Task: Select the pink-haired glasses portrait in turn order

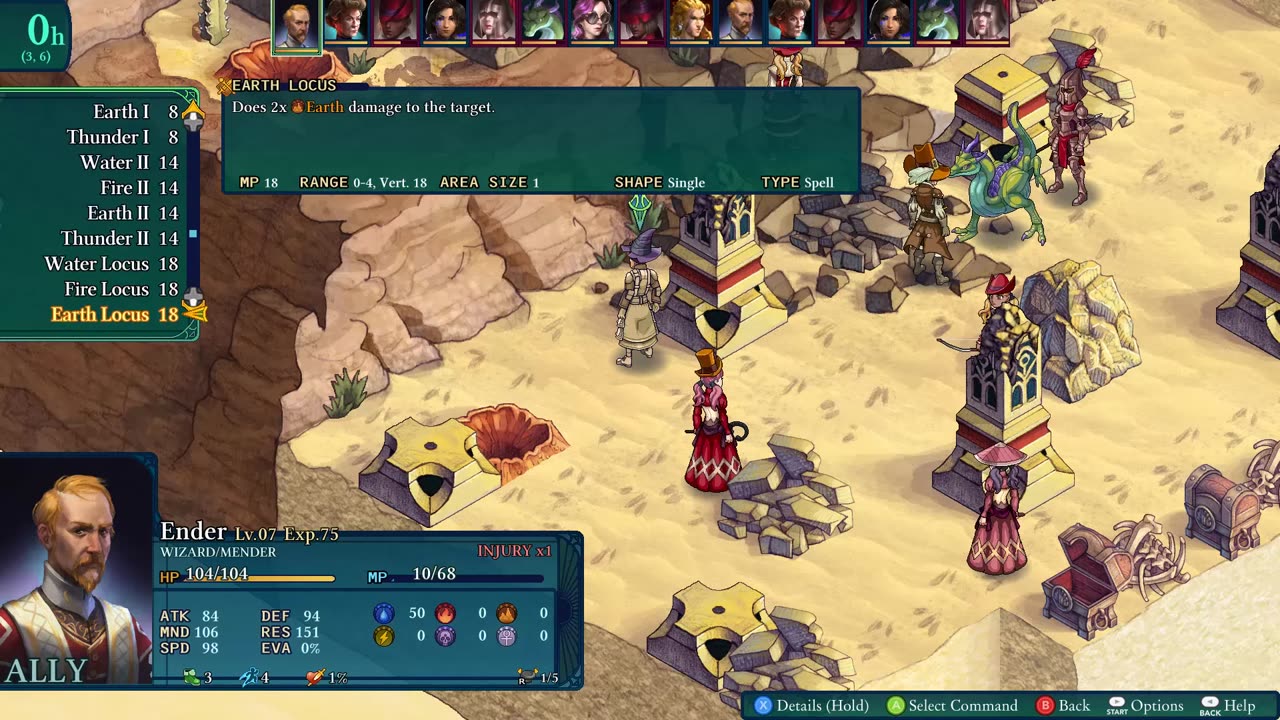Action: [x=592, y=21]
